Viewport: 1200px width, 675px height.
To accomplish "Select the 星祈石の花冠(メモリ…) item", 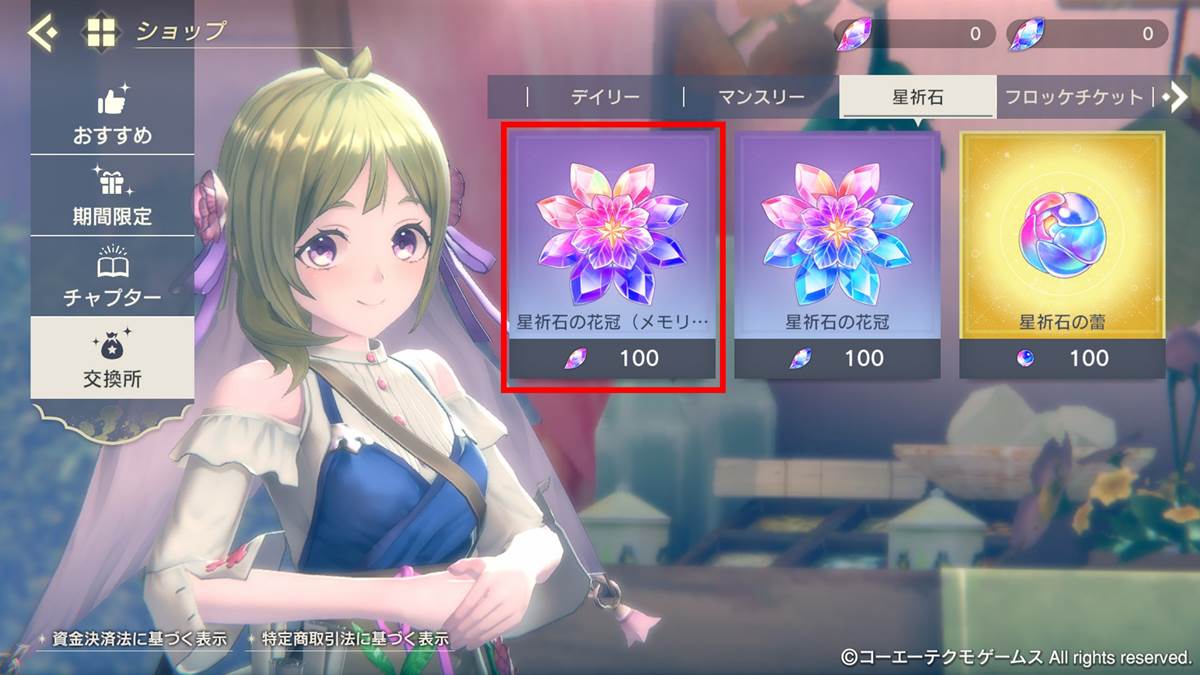I will [x=612, y=256].
